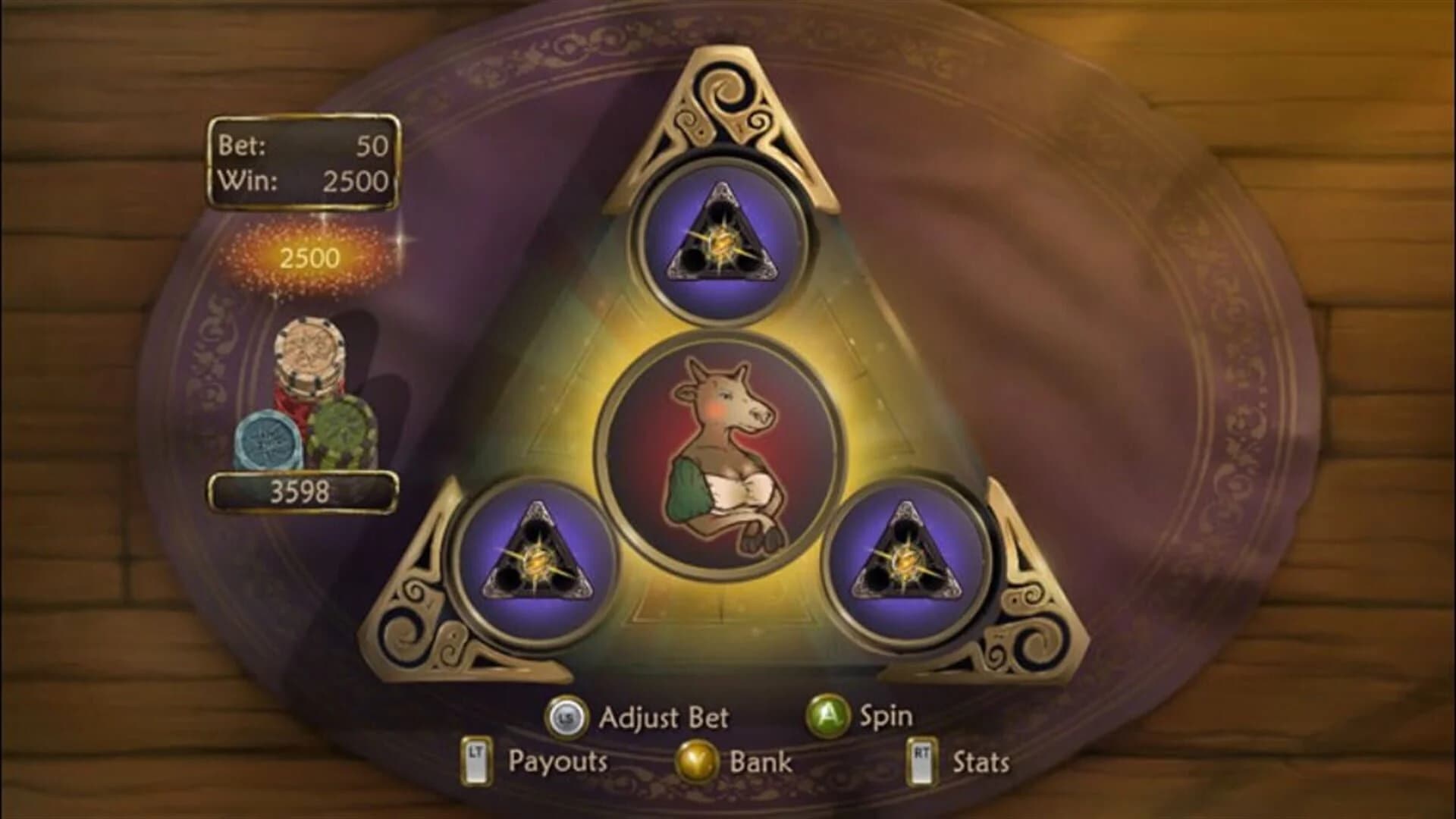The height and width of the screenshot is (819, 1456).
Task: Click the 3598 bank balance plaque
Action: coord(303,491)
